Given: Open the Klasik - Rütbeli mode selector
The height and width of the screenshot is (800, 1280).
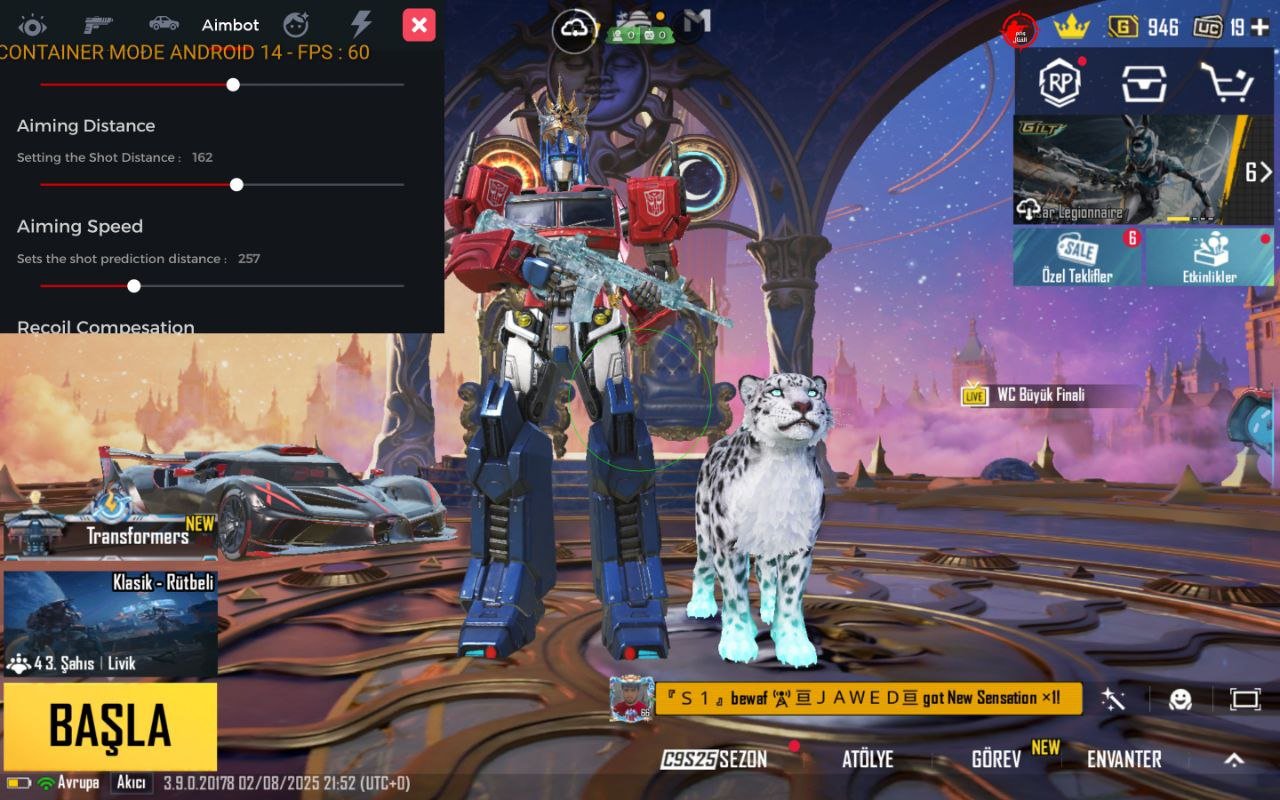Looking at the screenshot, I should 110,622.
